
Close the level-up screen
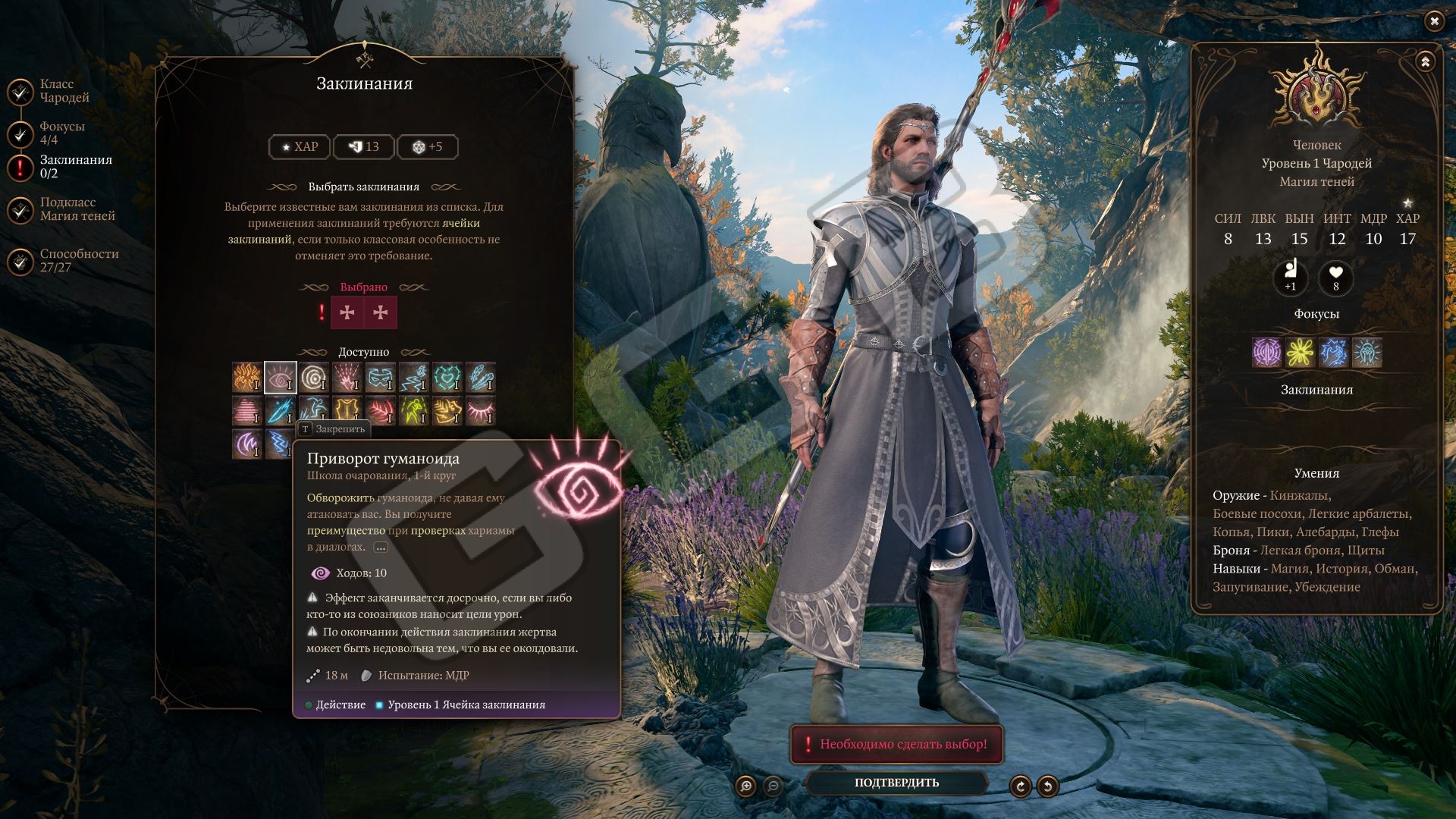coord(1433,21)
